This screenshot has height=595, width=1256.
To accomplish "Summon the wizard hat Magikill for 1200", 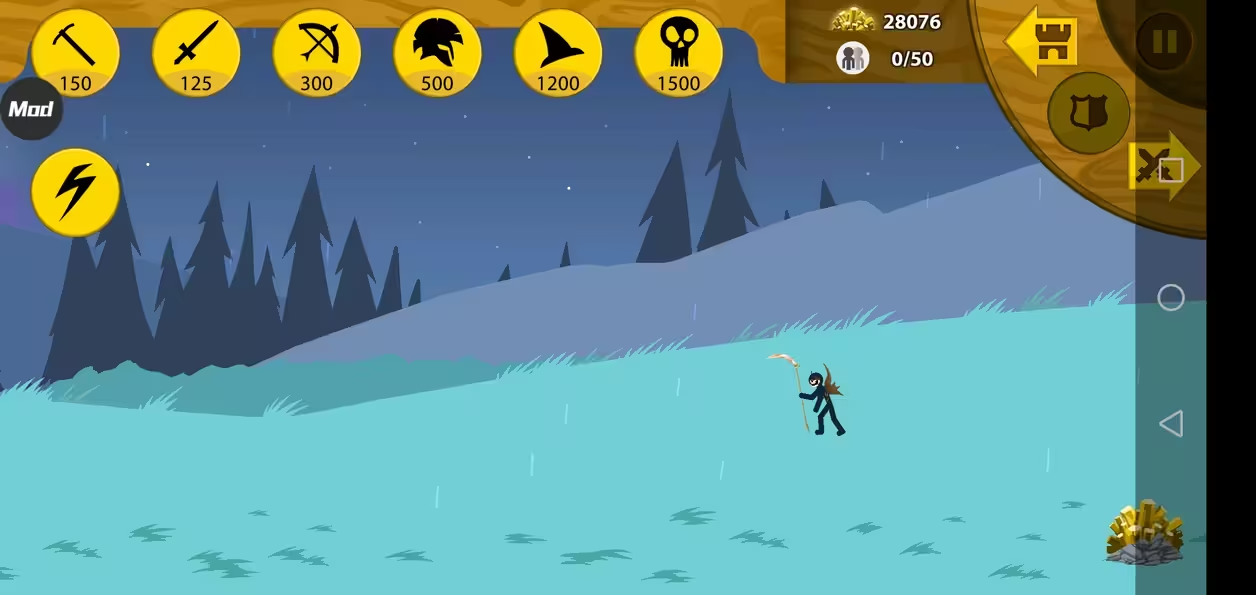I will (x=558, y=52).
